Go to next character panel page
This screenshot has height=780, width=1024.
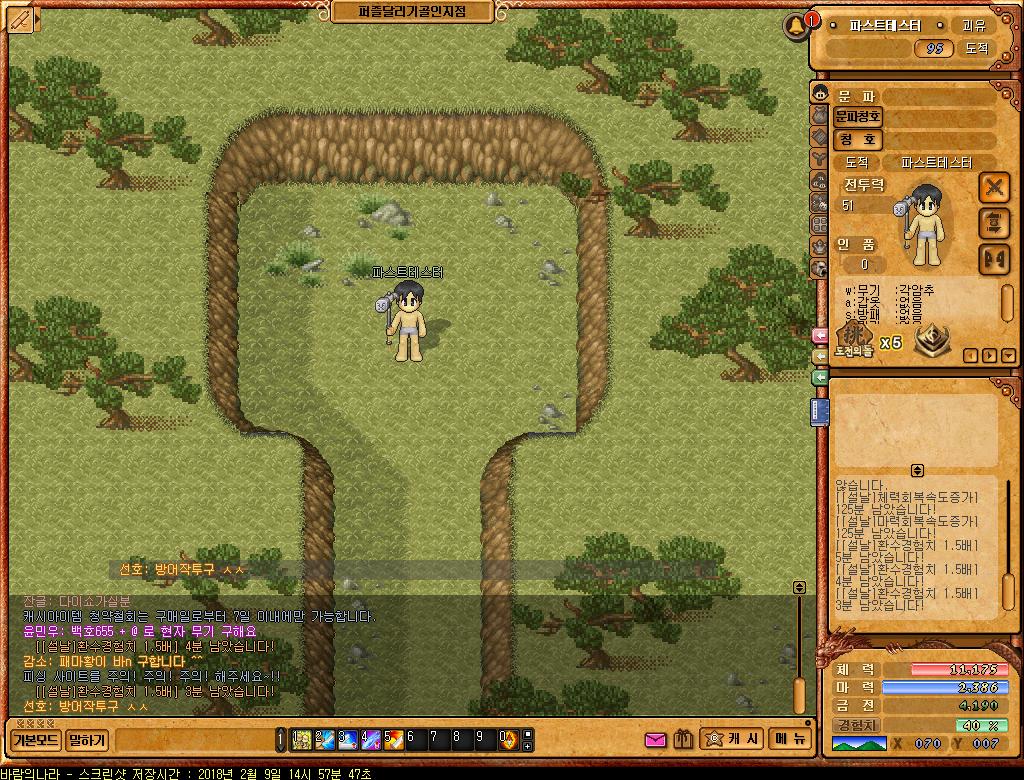coord(989,356)
